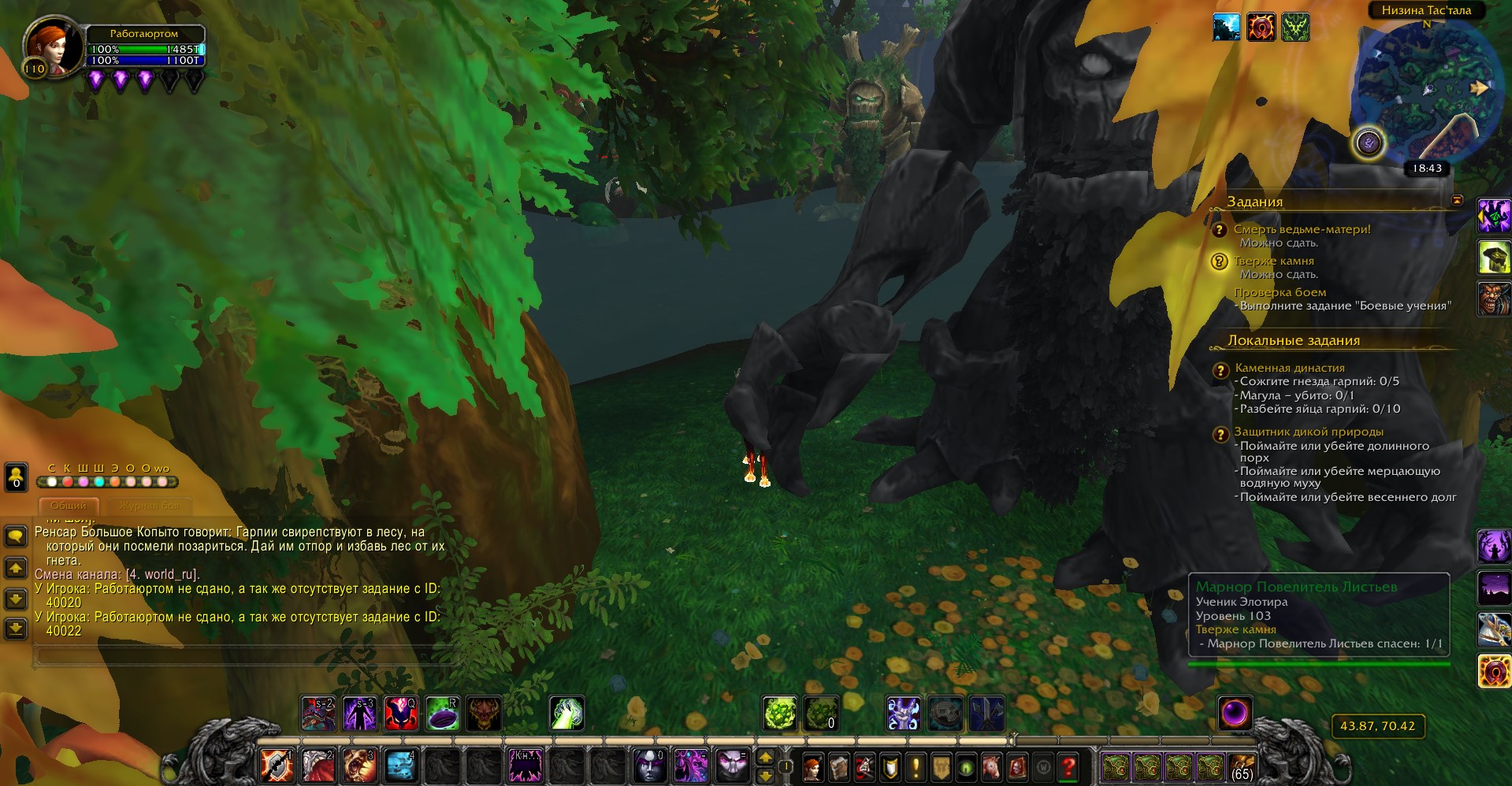Click the player portrait Работаюртом
Viewport: 1512px width, 786px height.
click(54, 47)
